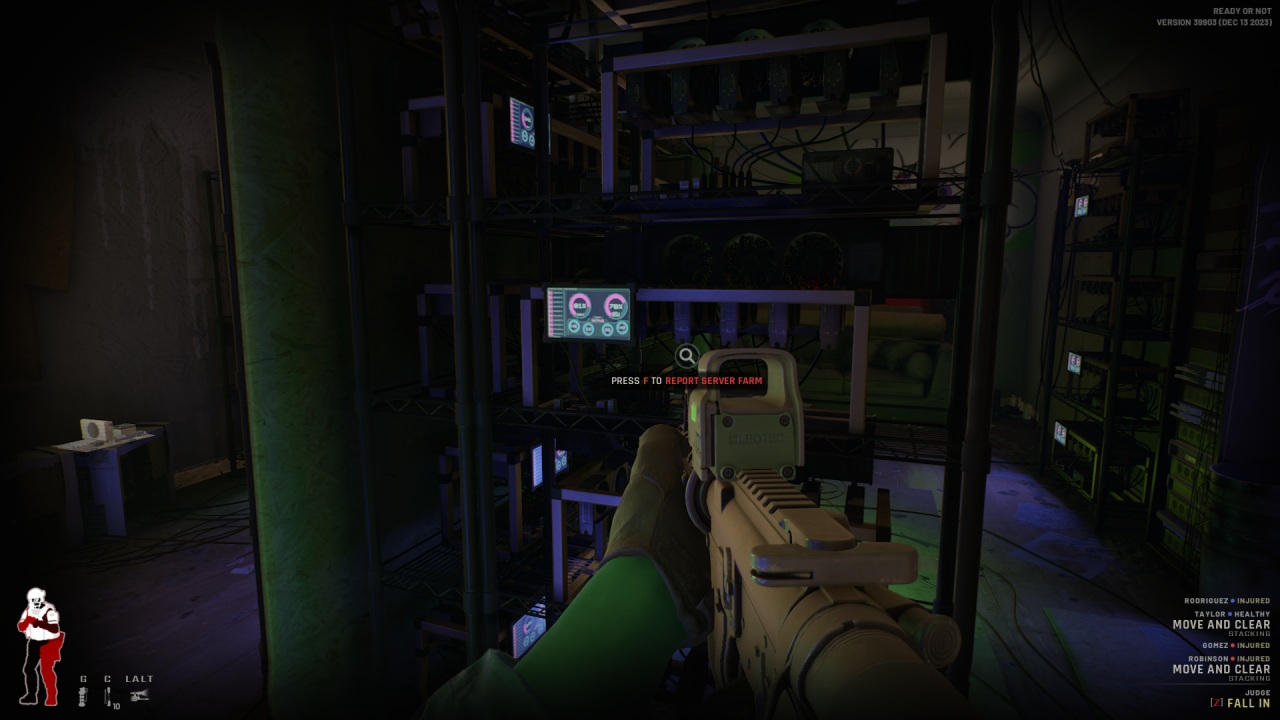Screen dimensions: 1280x720
Task: Click the mining rig monitor showing 81% gauge
Action: point(590,313)
